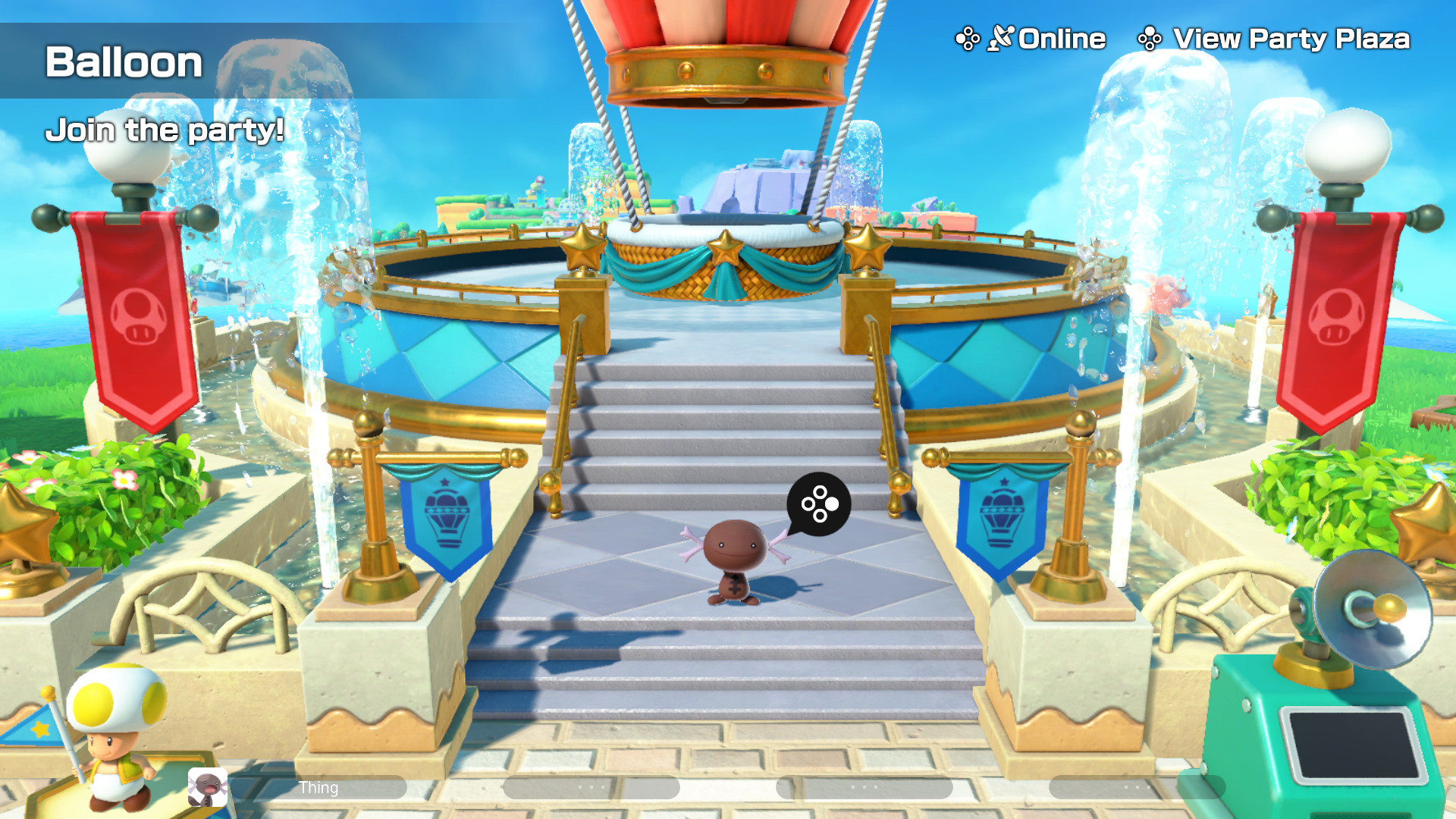Select View Party Plaza
The width and height of the screenshot is (1456, 819).
click(1289, 37)
